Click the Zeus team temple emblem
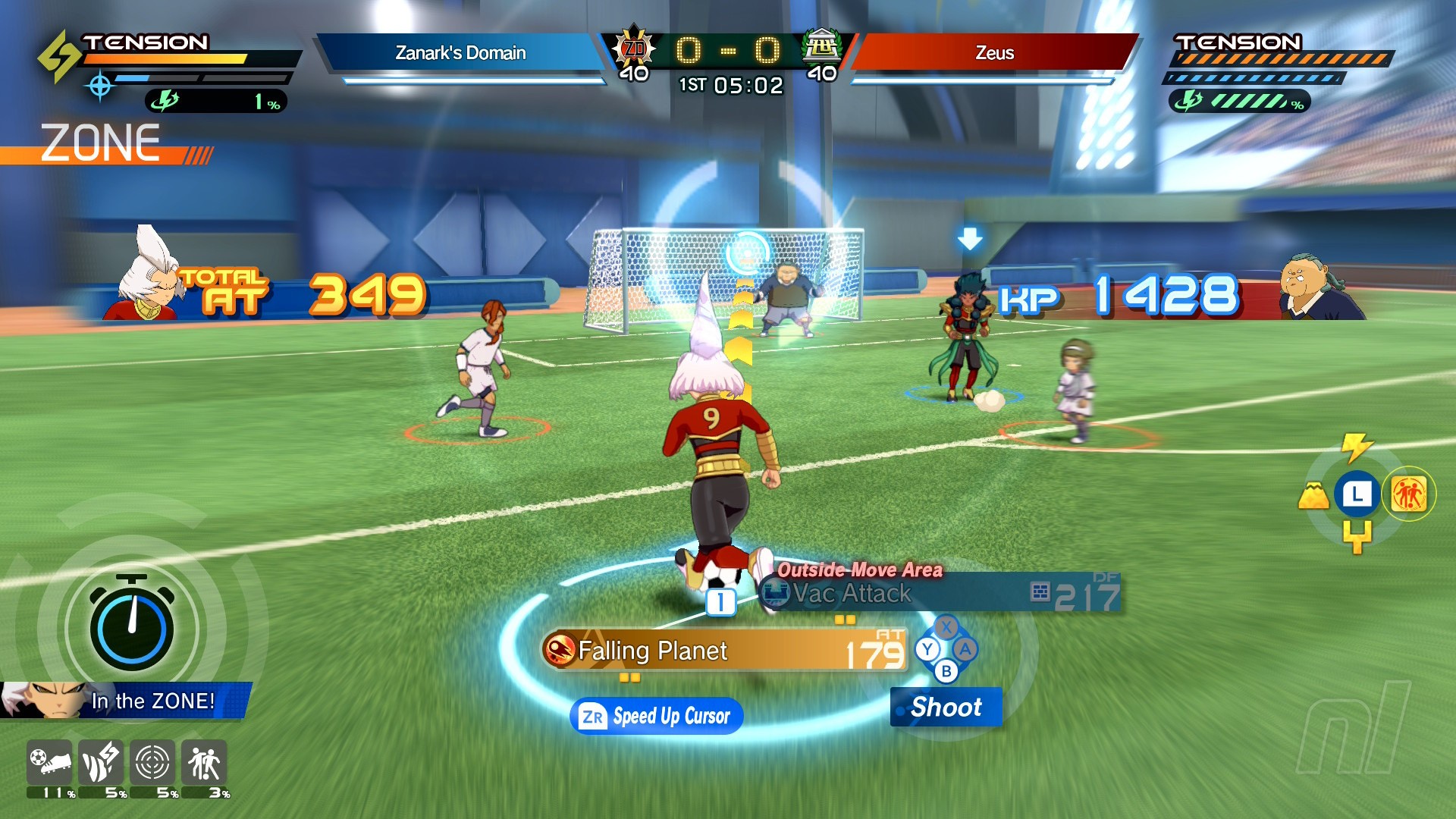1456x819 pixels. click(x=822, y=47)
